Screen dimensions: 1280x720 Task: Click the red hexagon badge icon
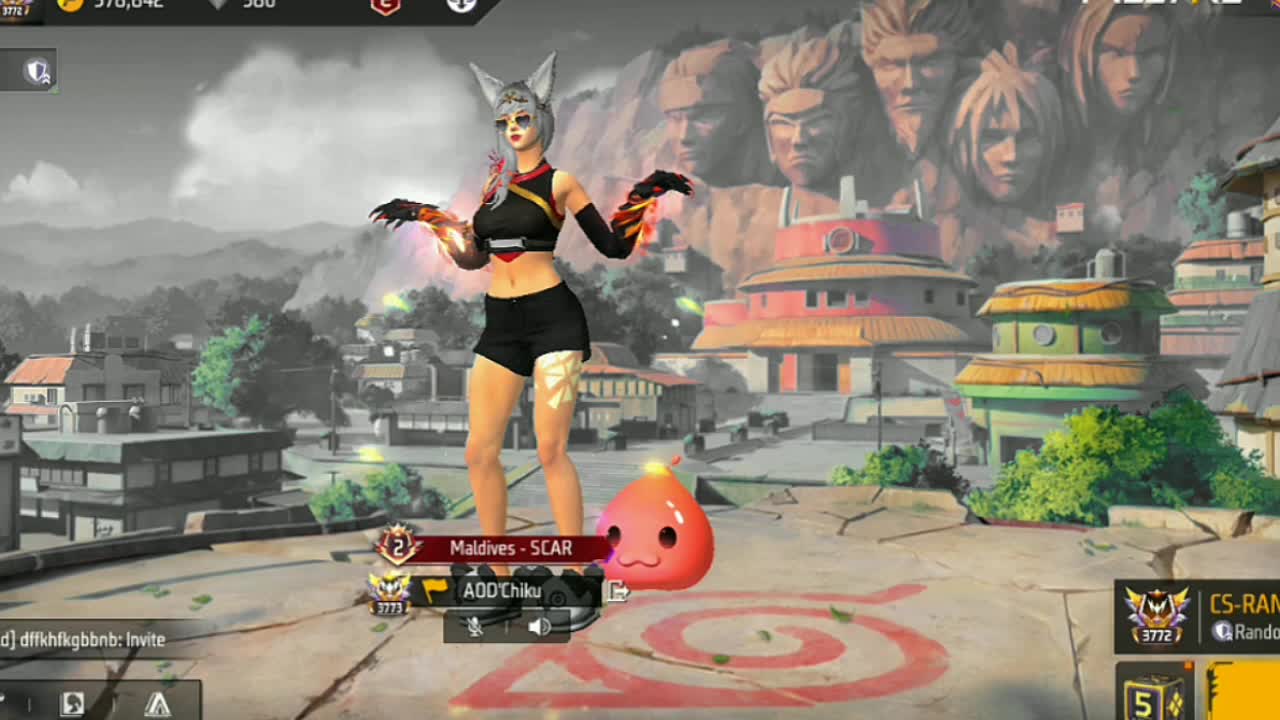[x=385, y=6]
